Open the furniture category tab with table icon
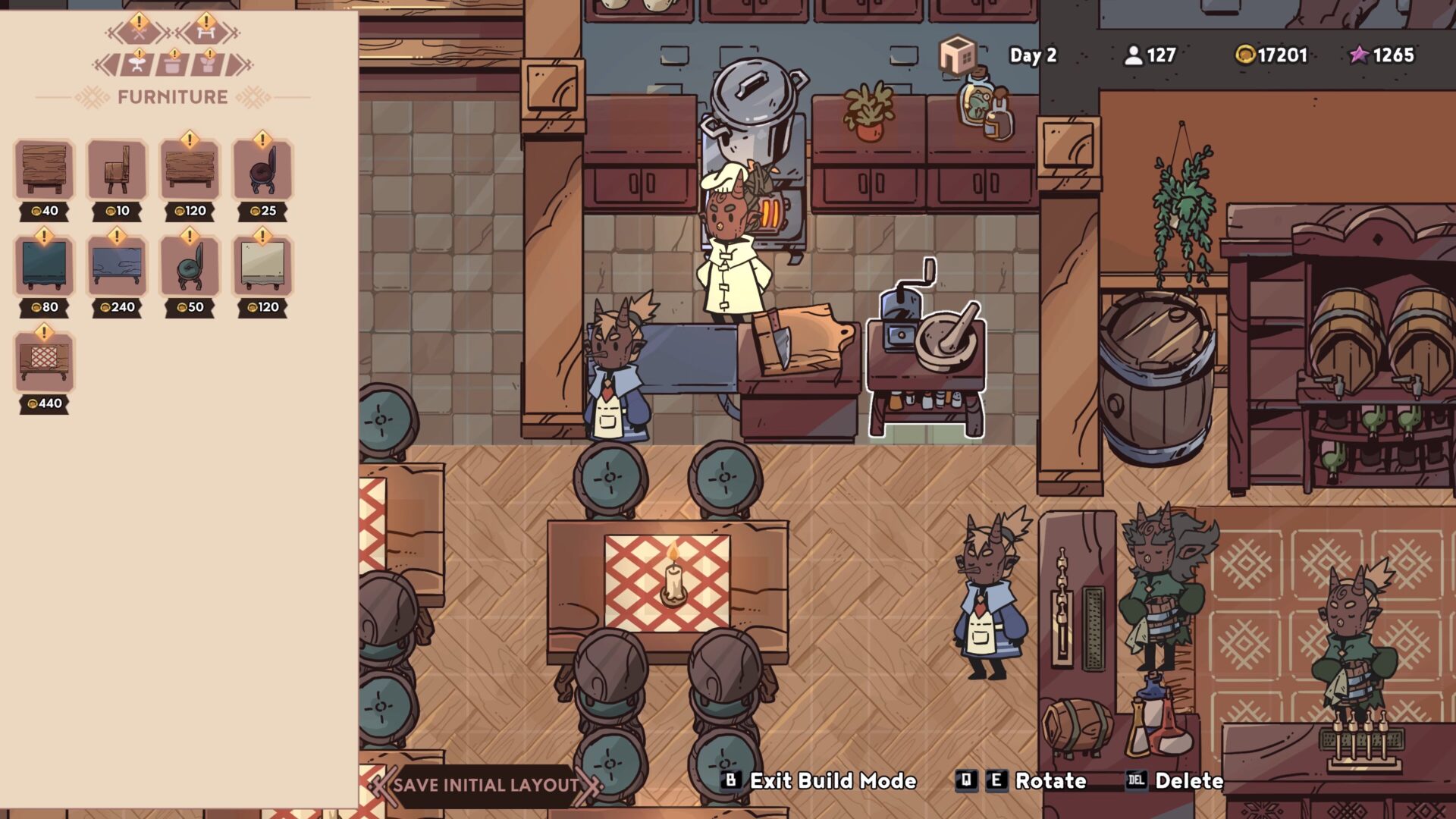 (x=206, y=33)
